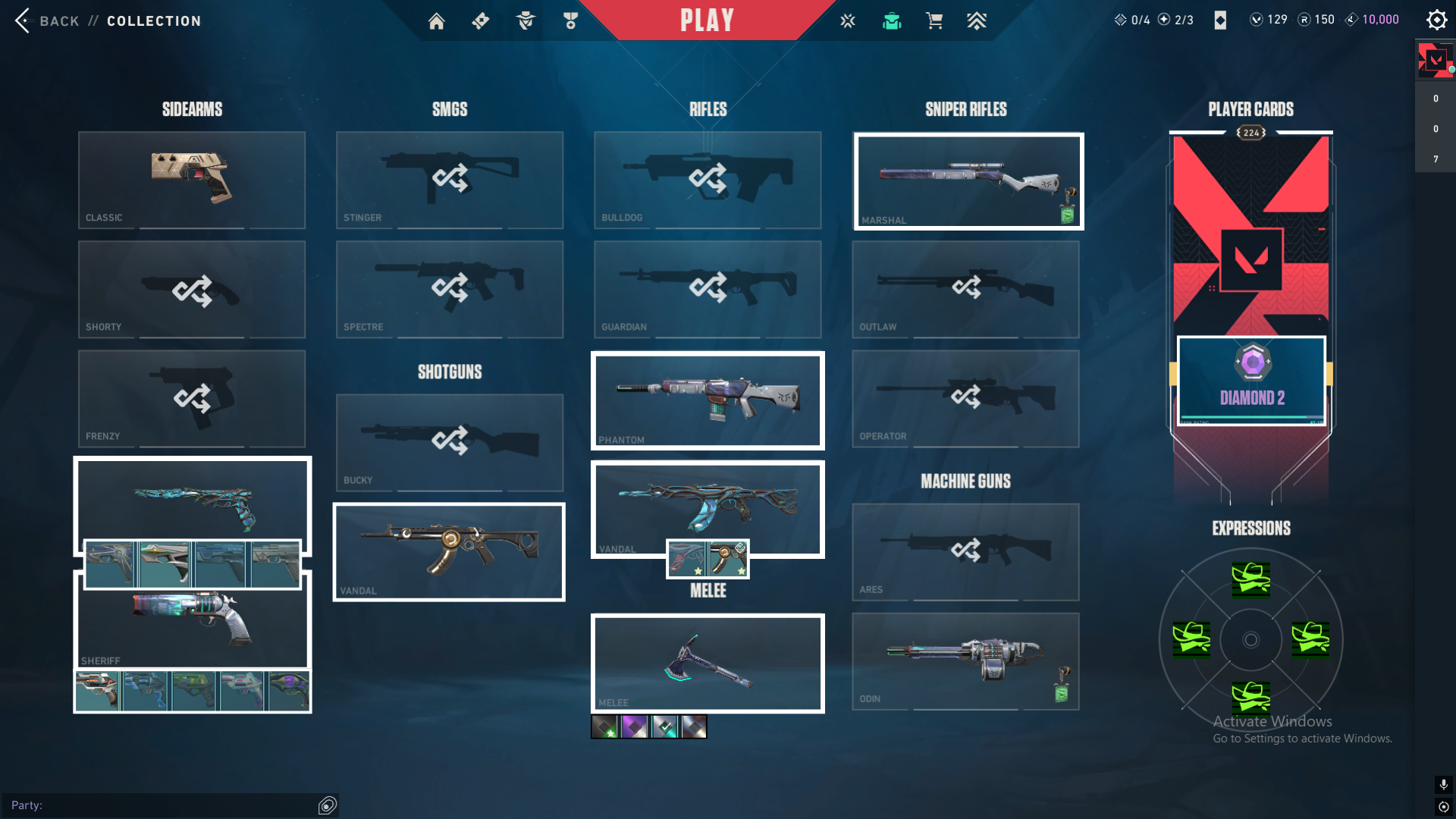
Task: Click the red PLAY button
Action: tap(707, 20)
